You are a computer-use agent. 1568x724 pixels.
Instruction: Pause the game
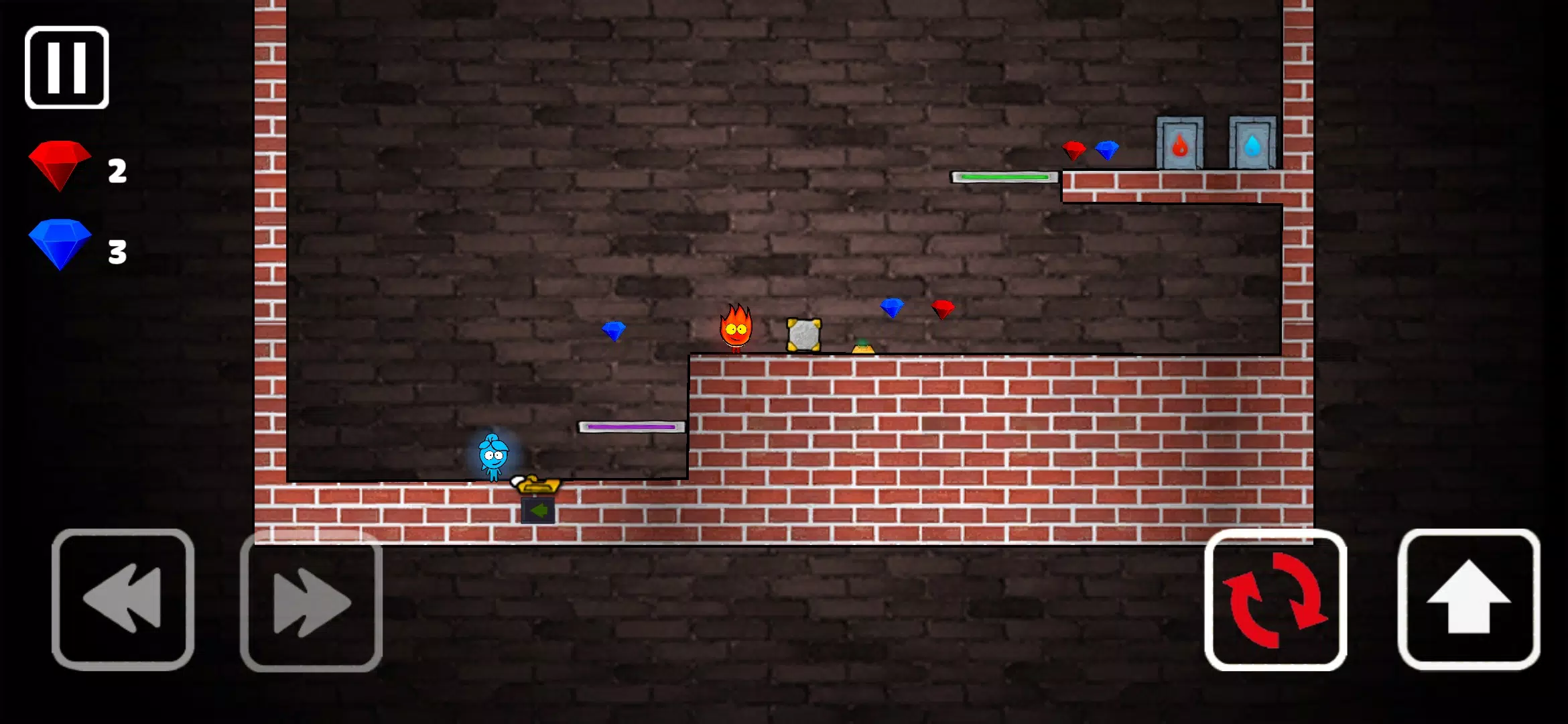(x=67, y=68)
